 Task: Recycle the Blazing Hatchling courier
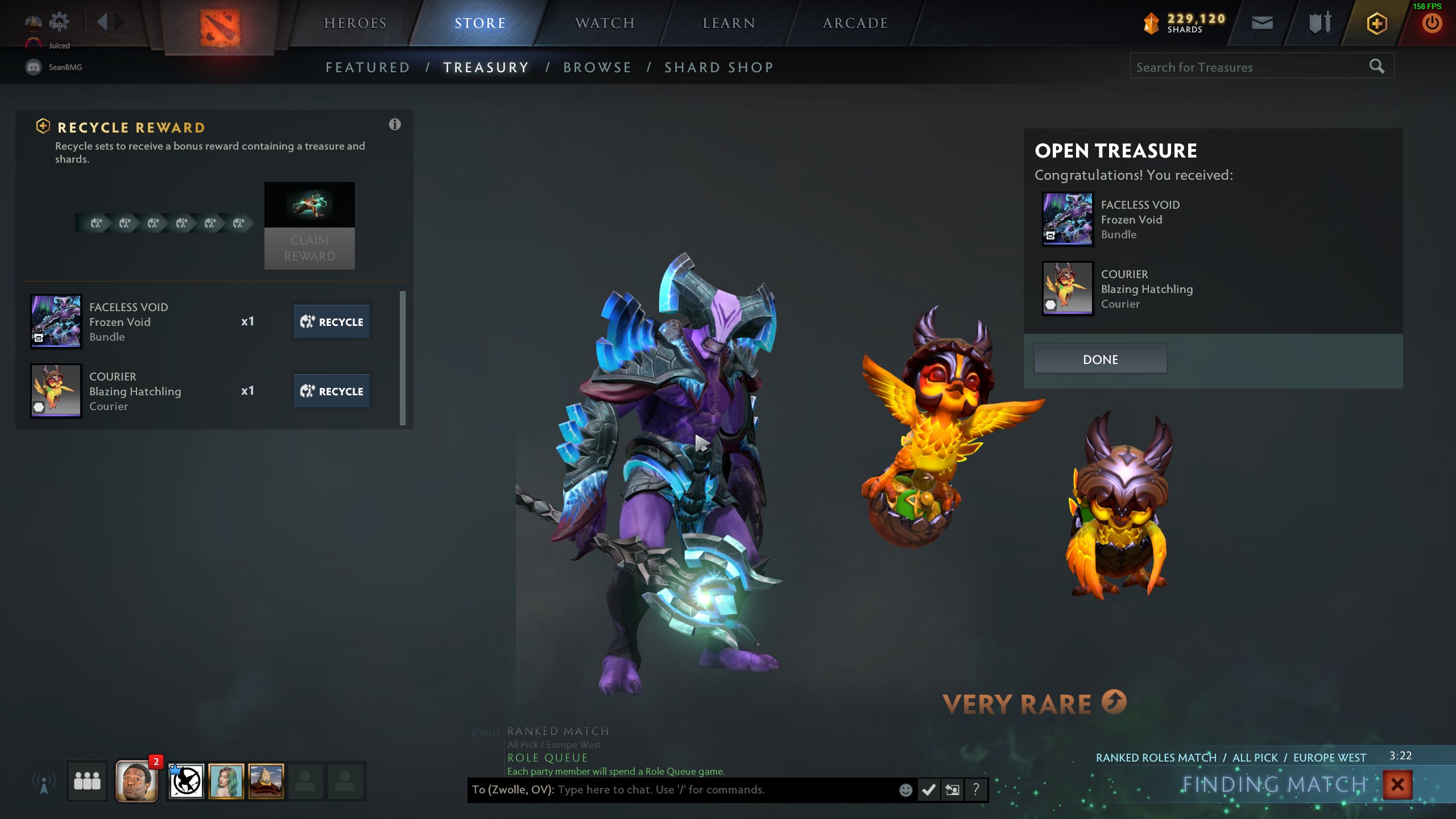pos(332,391)
